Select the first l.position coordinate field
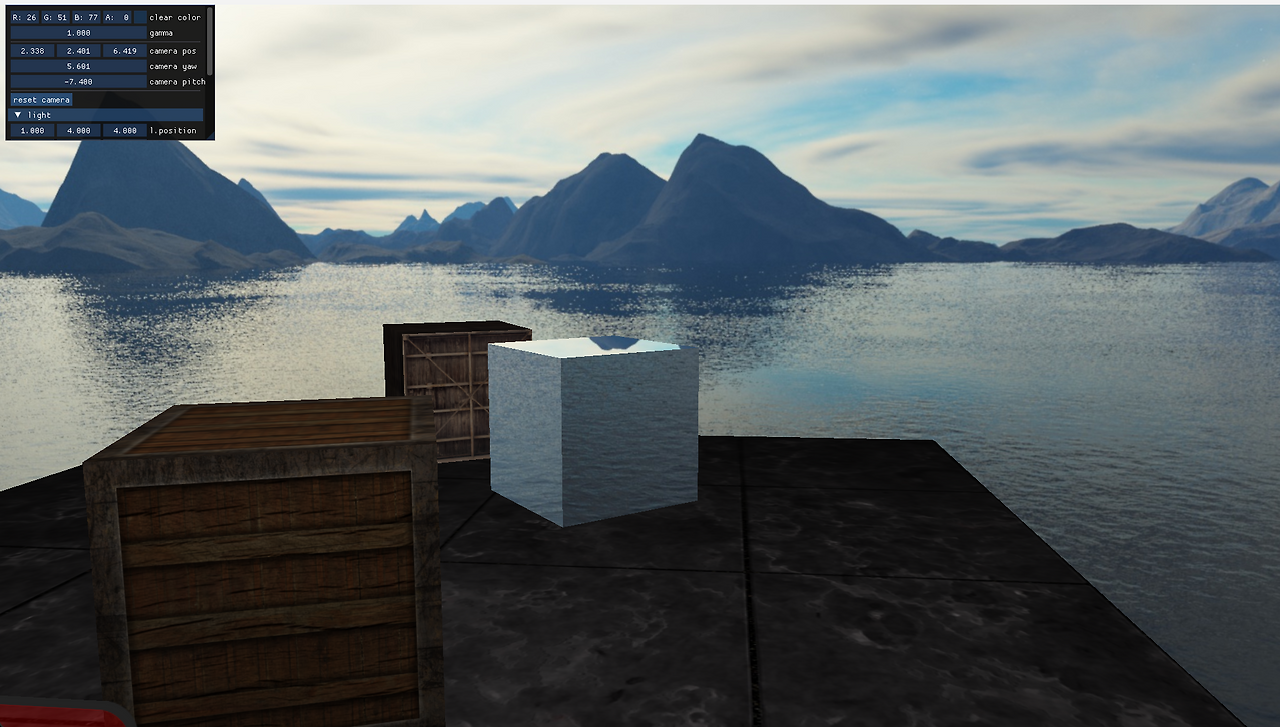Viewport: 1280px width, 727px height. tap(30, 130)
